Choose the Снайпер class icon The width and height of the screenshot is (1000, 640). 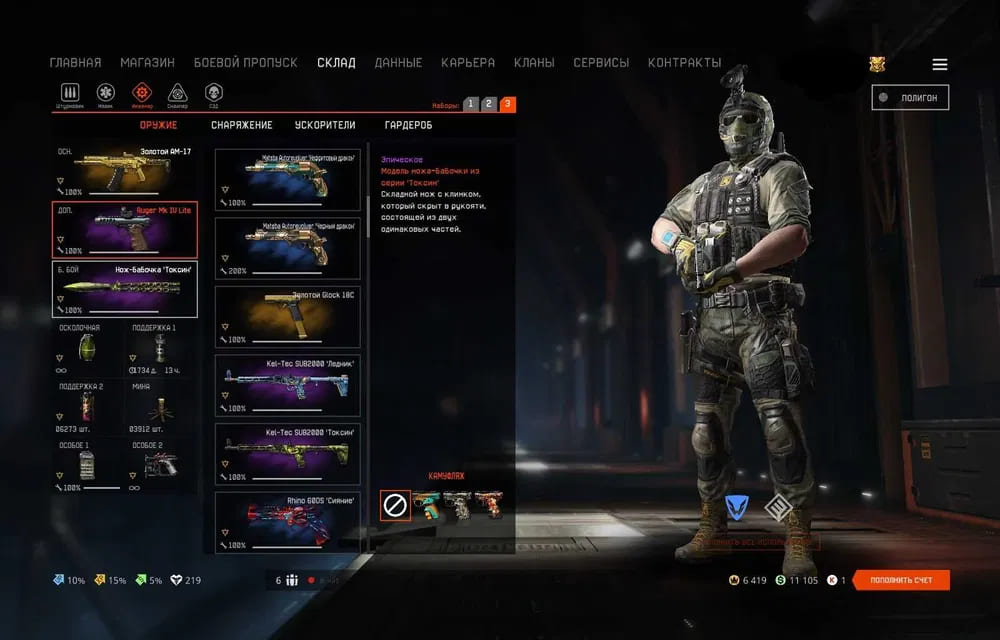pos(177,94)
